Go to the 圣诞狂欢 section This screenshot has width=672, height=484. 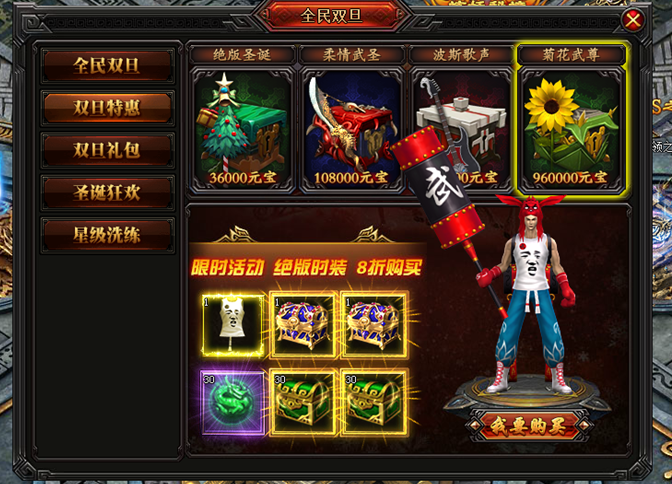[x=107, y=192]
